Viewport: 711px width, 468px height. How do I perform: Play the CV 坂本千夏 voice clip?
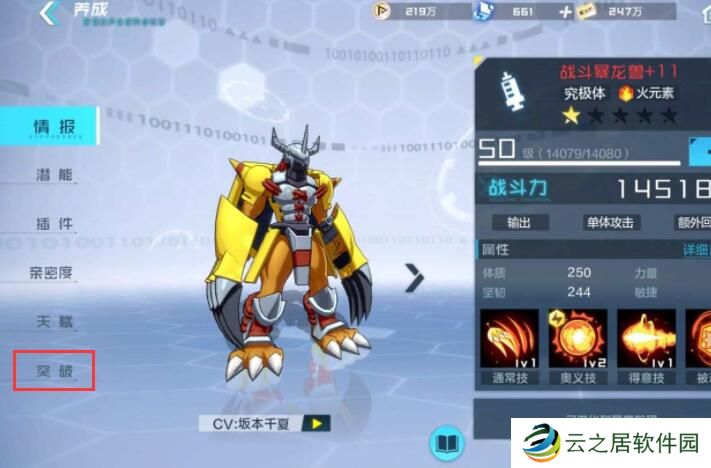[x=318, y=423]
